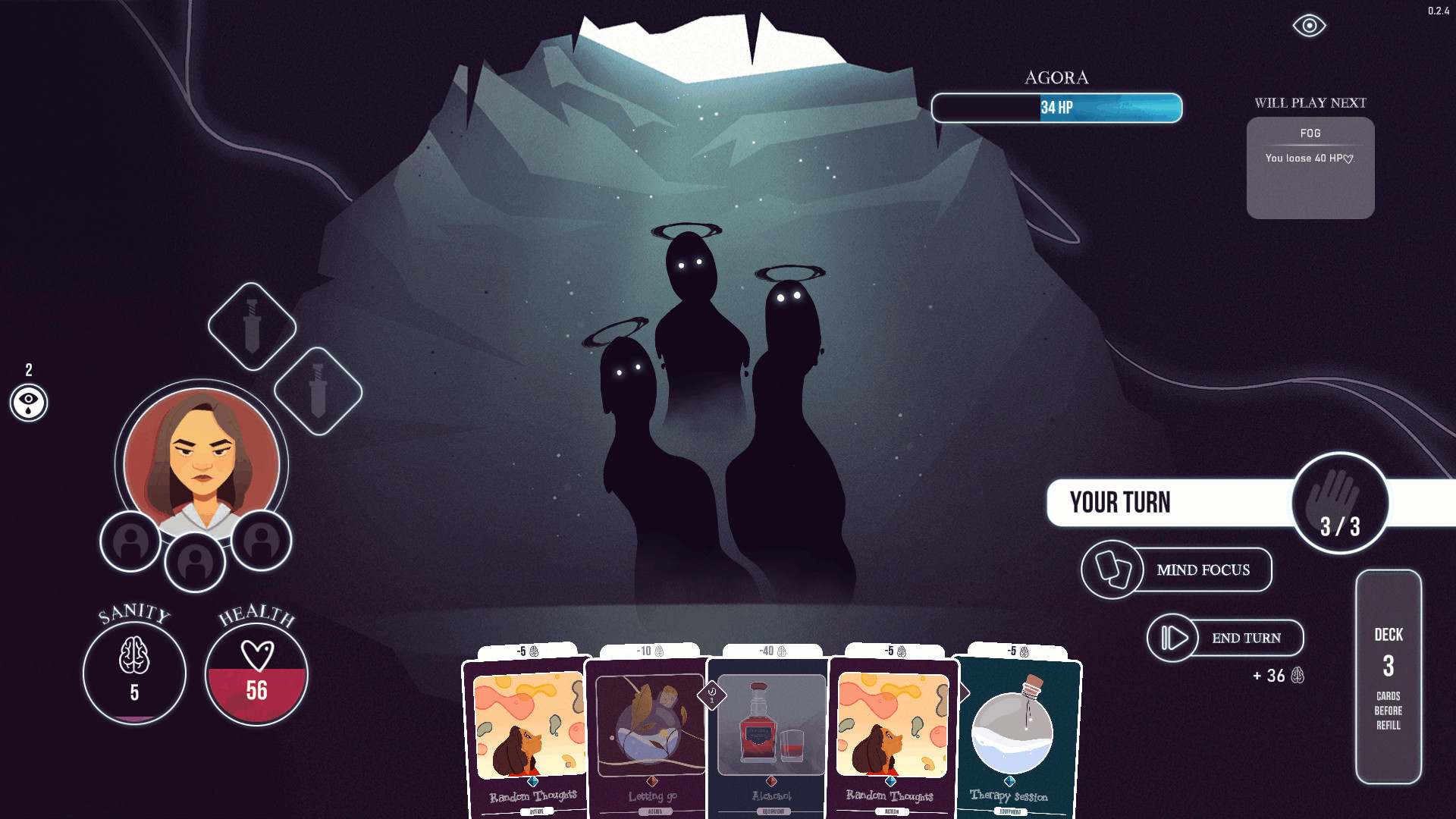Click the End Turn button
Image resolution: width=1456 pixels, height=819 pixels.
(1225, 638)
